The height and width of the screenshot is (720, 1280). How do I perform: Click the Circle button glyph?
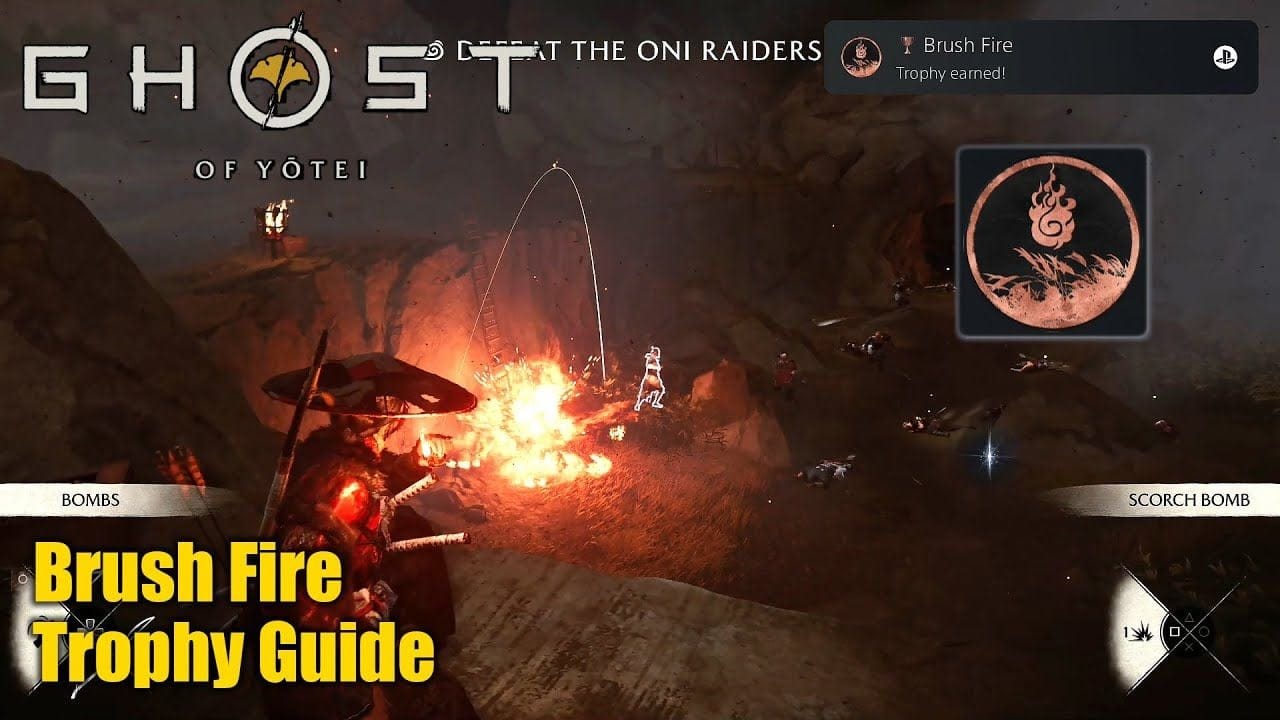(x=1203, y=631)
